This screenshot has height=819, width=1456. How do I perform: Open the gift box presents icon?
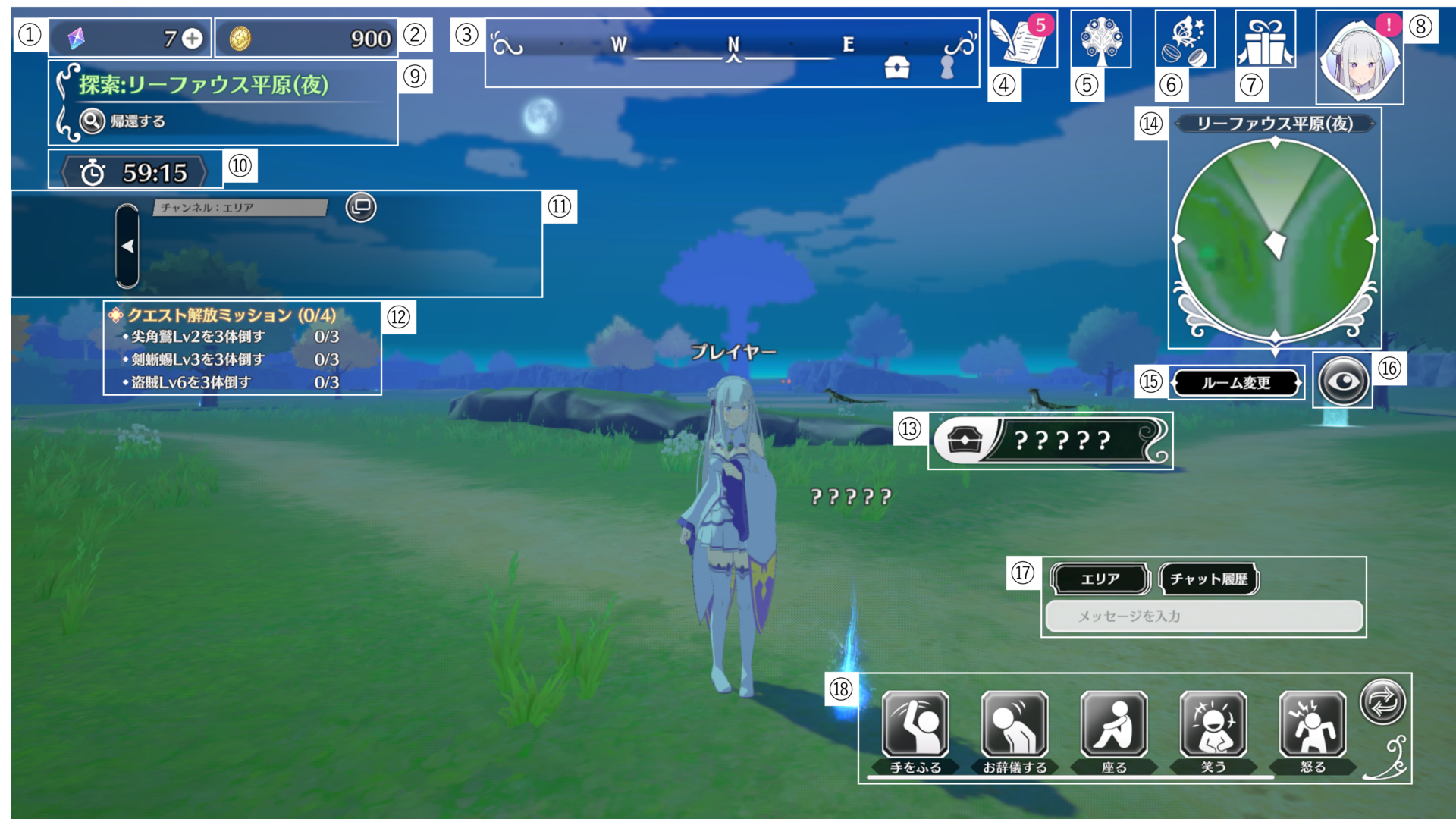1265,39
